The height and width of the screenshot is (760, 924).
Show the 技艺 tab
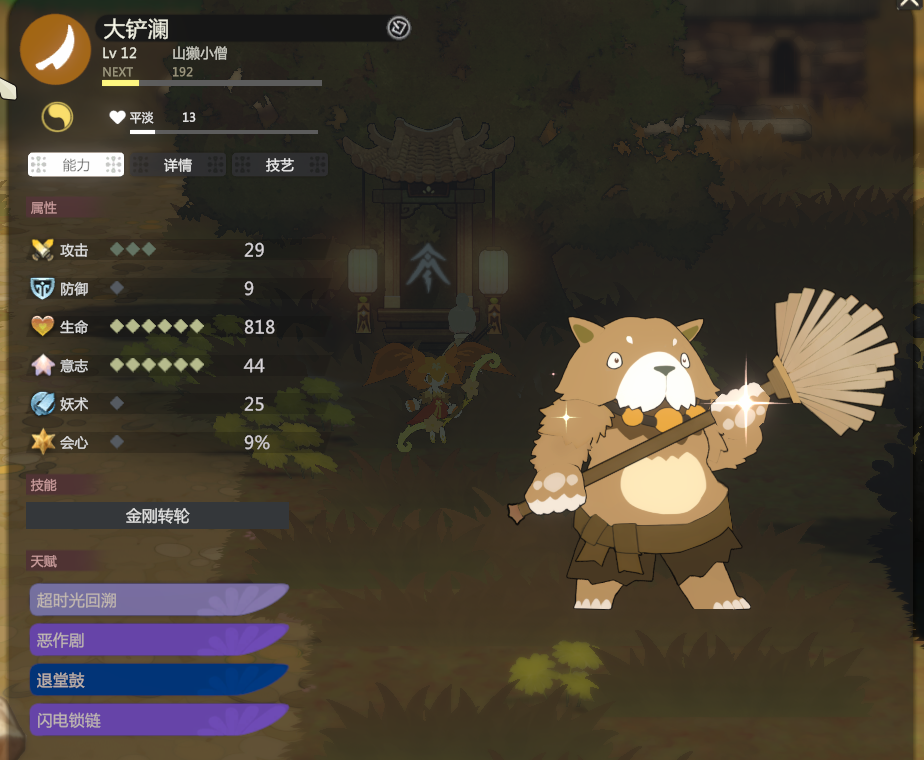pos(280,165)
